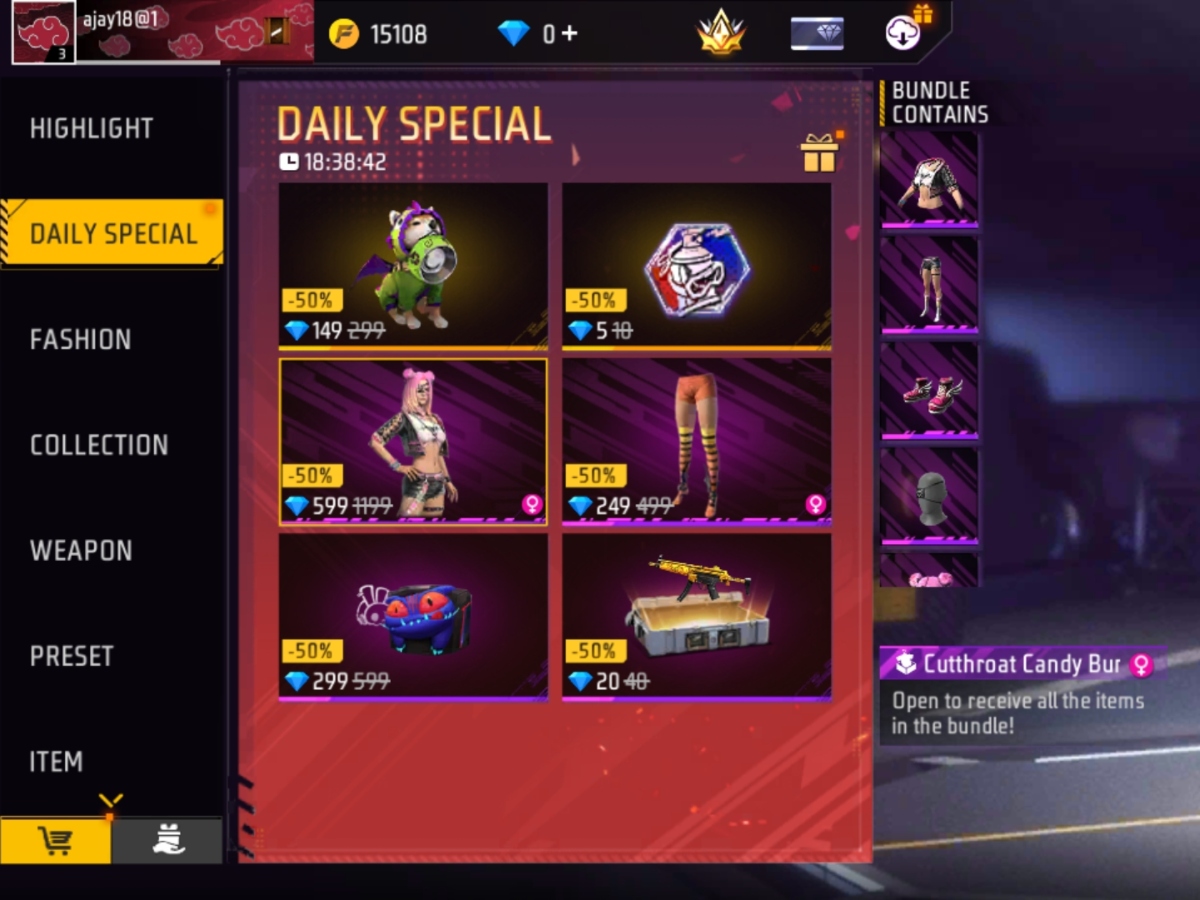Select the Daily Special tab
1200x900 pixels.
(112, 233)
